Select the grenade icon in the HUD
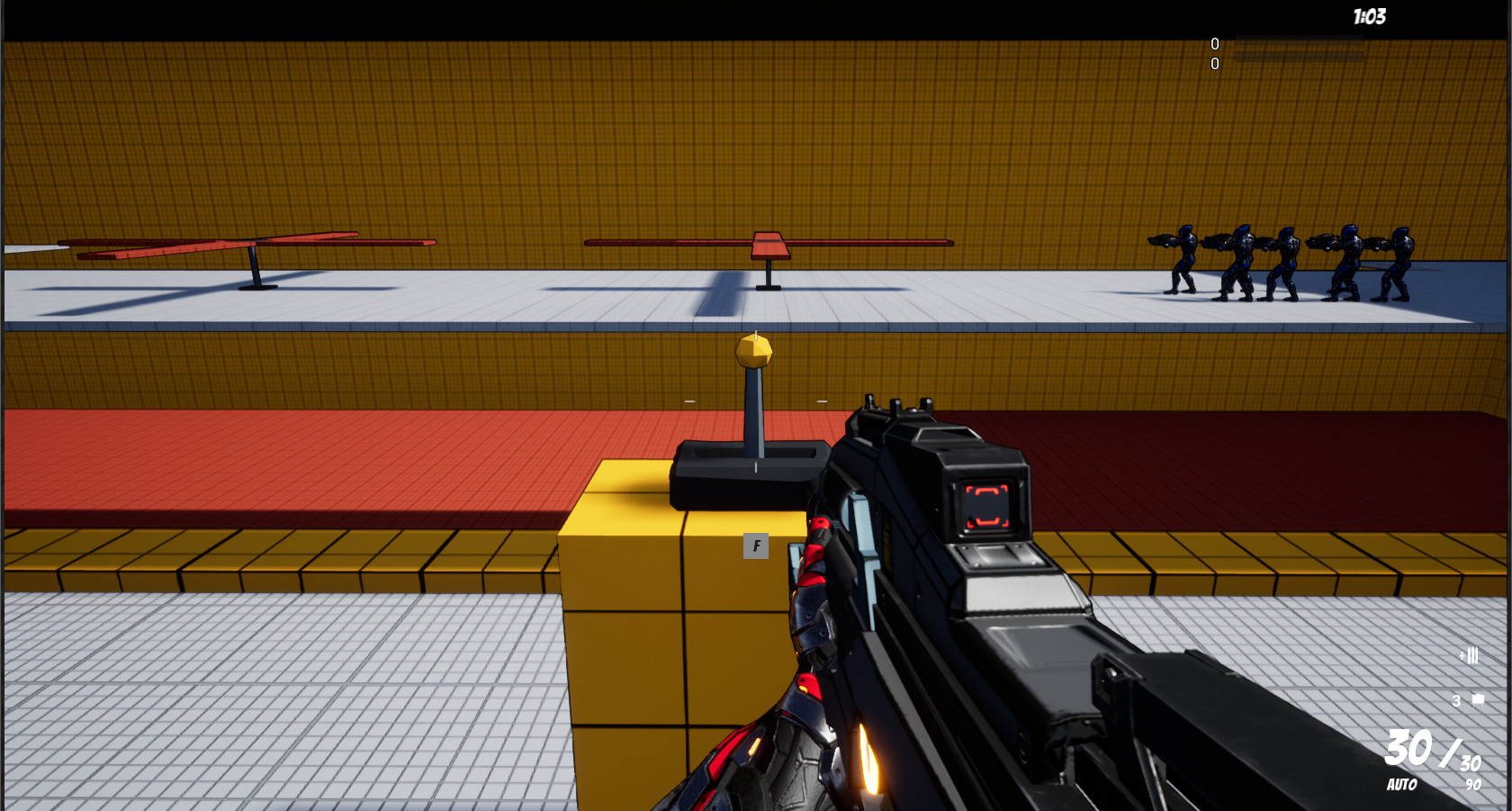Screen dimensions: 1512x811 pyautogui.click(x=1477, y=698)
